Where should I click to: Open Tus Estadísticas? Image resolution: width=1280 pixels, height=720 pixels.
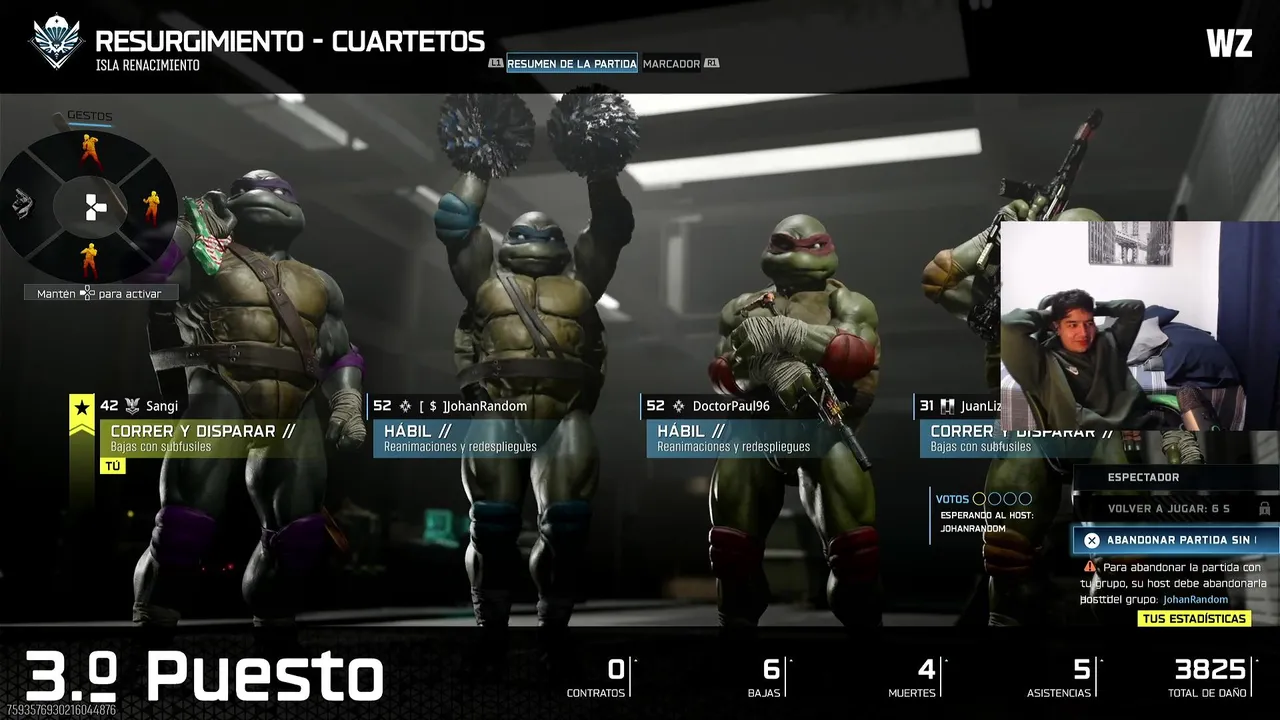[x=1194, y=619]
